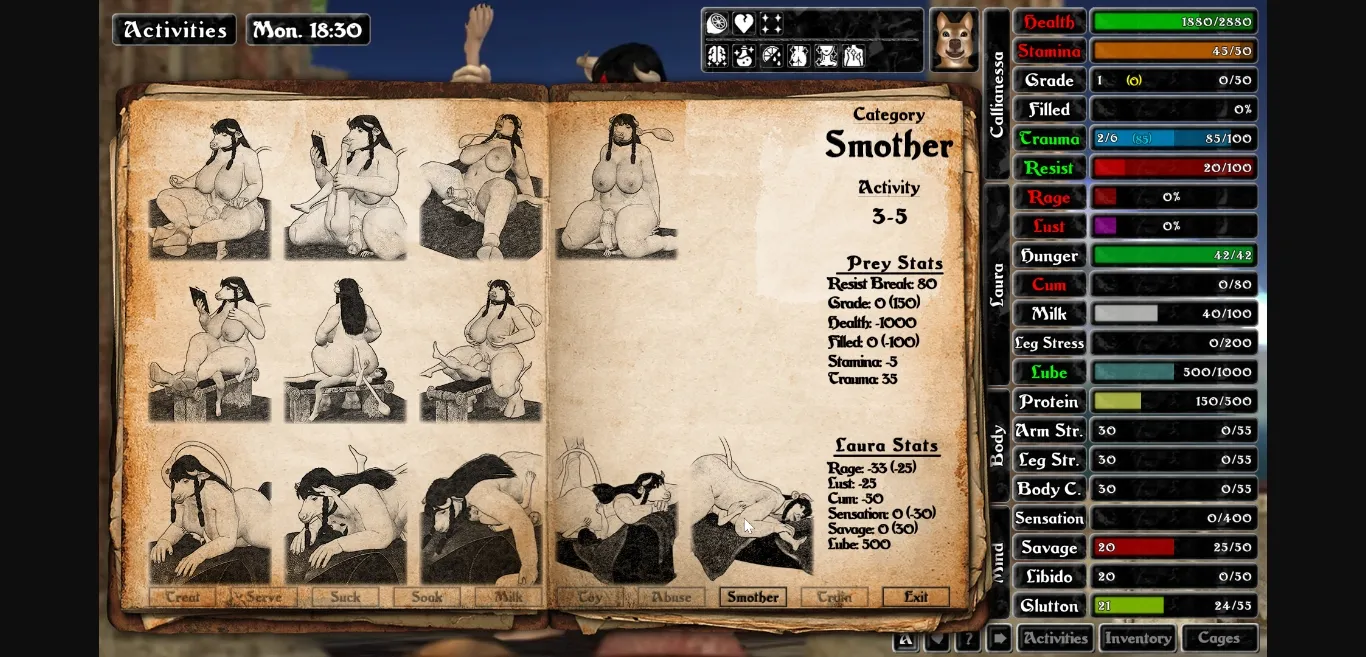
Task: Click the bottom-bar Activities button
Action: click(1055, 638)
